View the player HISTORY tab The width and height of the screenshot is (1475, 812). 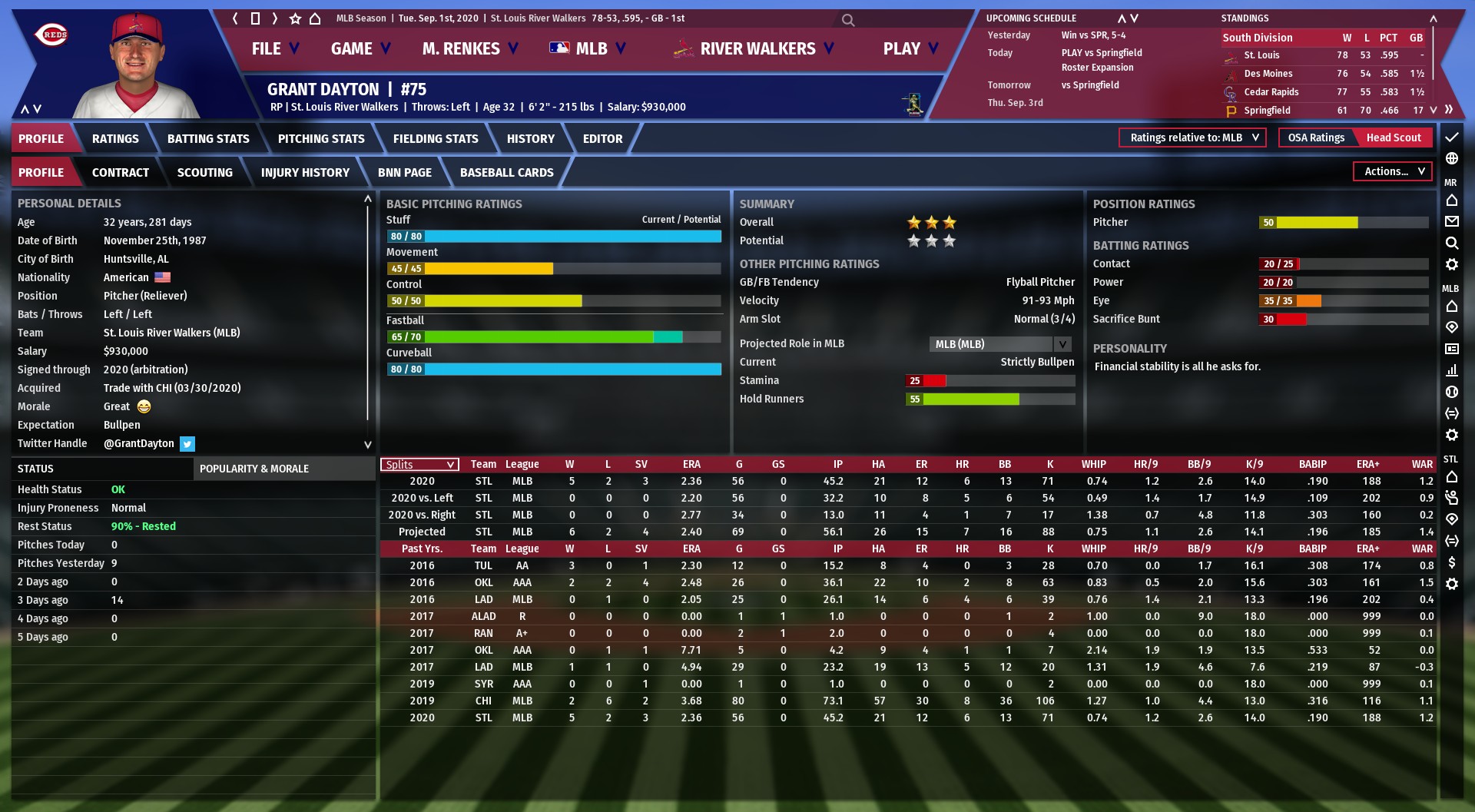pyautogui.click(x=530, y=139)
